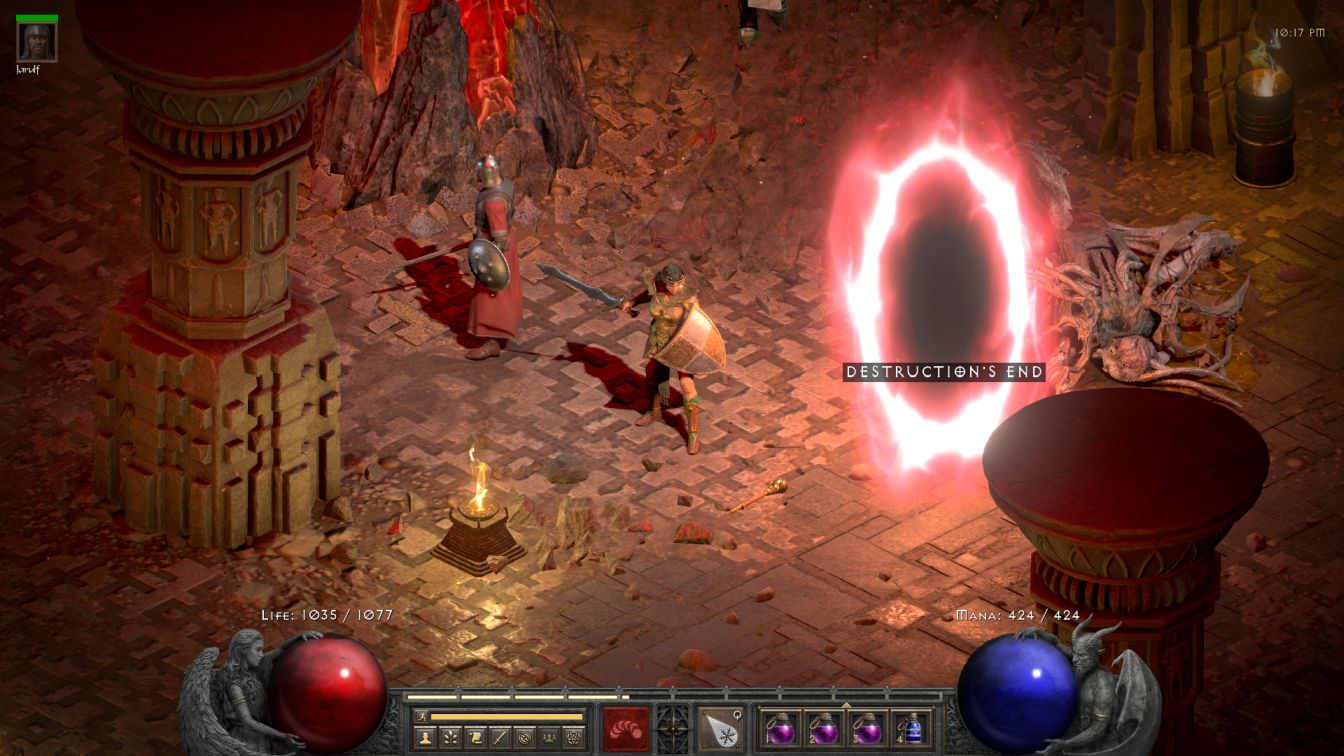Click the sword icon in the mini panel
The height and width of the screenshot is (756, 1344).
point(500,738)
